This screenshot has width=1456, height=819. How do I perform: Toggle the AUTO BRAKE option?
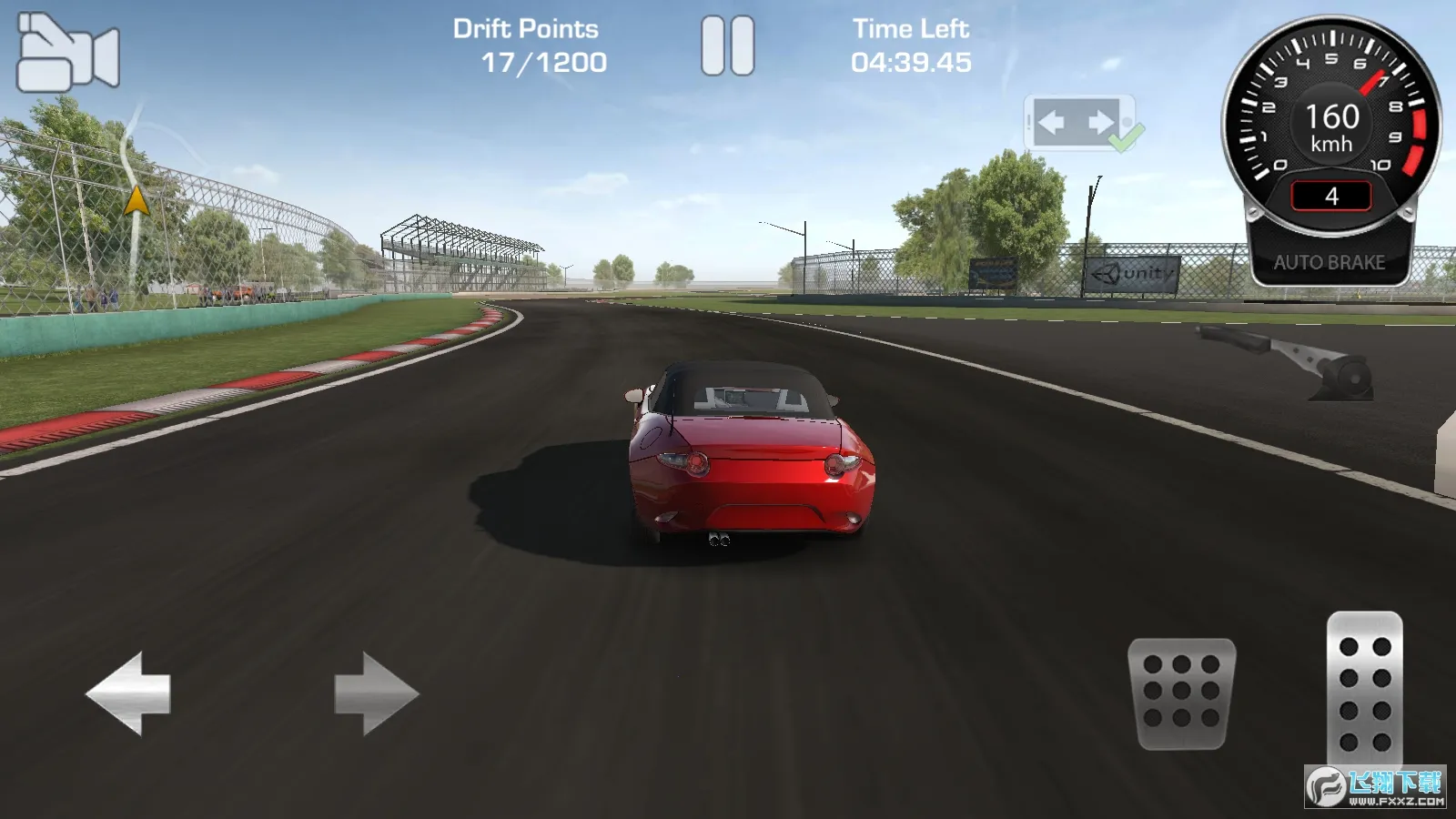pyautogui.click(x=1329, y=262)
